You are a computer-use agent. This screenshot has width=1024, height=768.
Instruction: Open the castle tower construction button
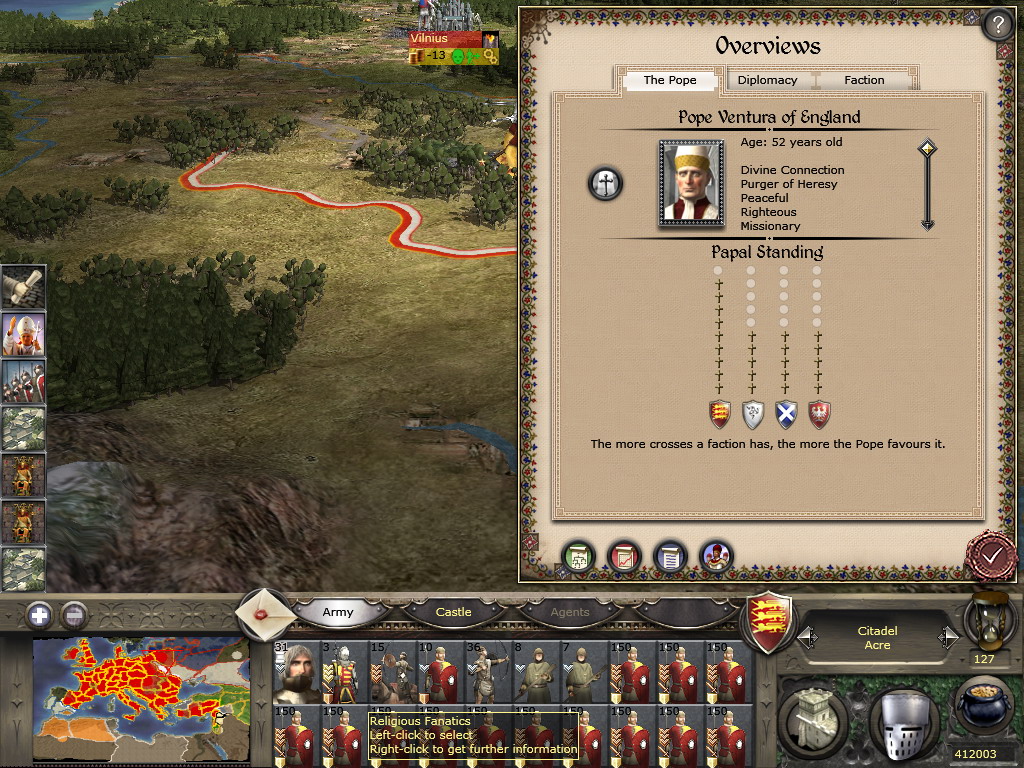point(814,717)
